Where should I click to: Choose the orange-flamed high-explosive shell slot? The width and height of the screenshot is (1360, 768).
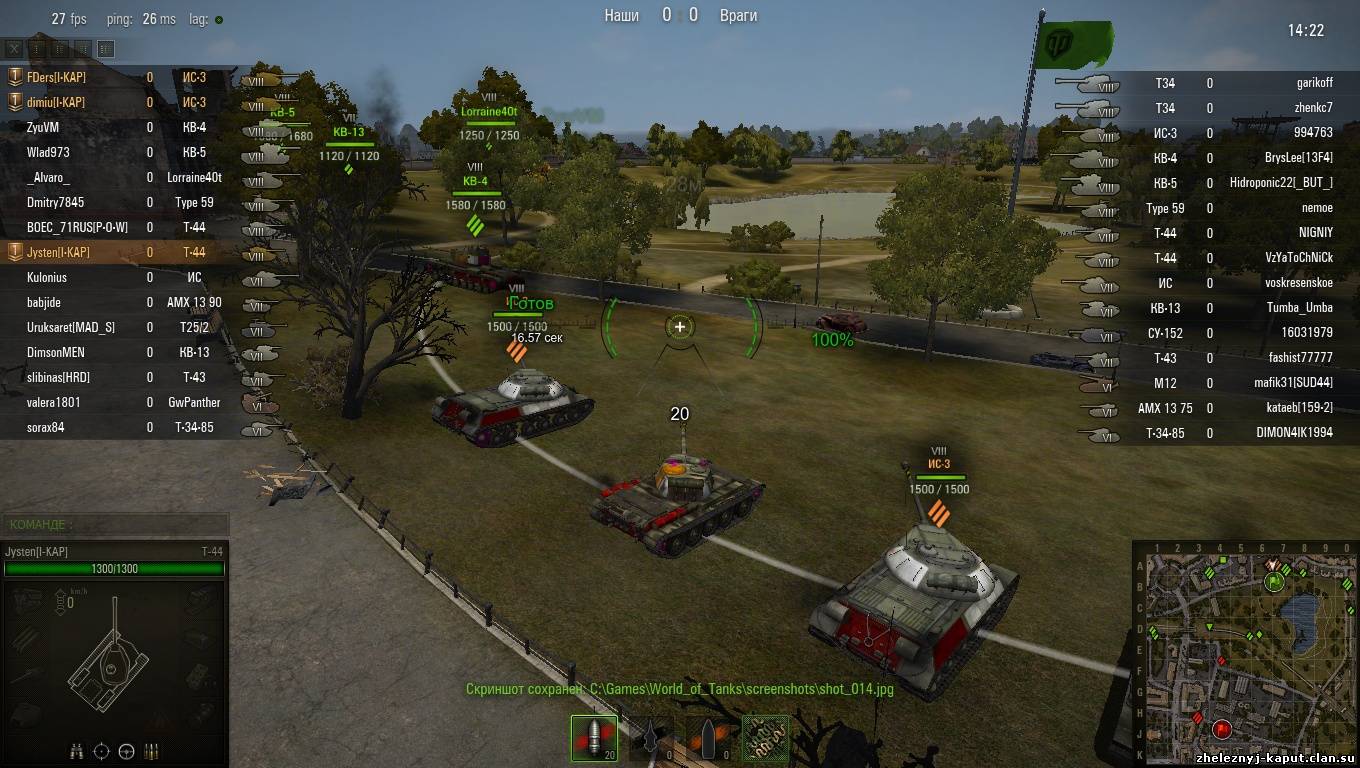(x=708, y=738)
